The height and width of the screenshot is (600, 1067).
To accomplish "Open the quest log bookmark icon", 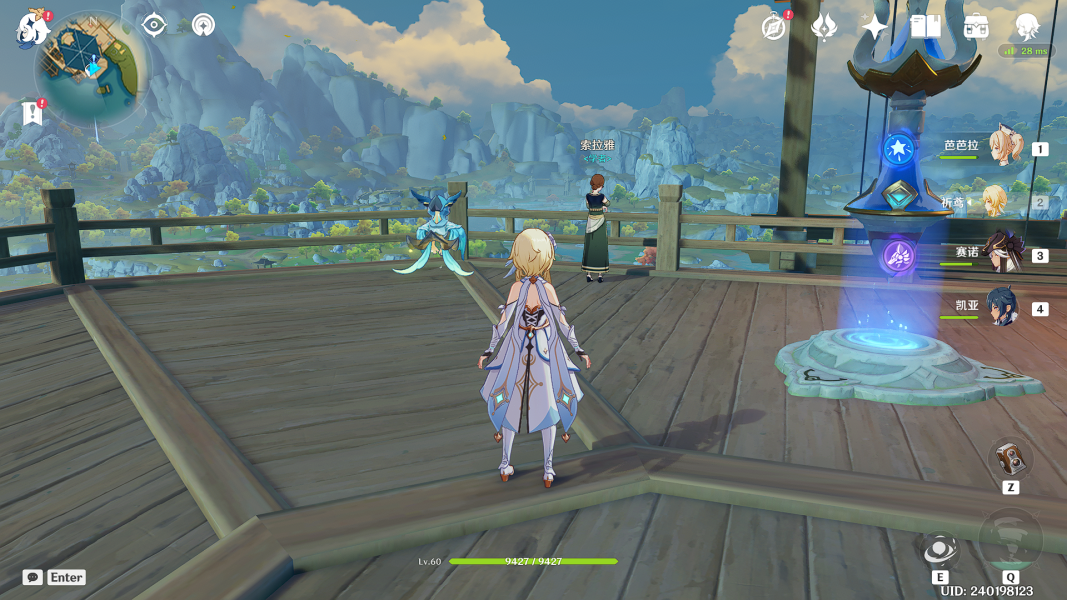I will tap(33, 113).
